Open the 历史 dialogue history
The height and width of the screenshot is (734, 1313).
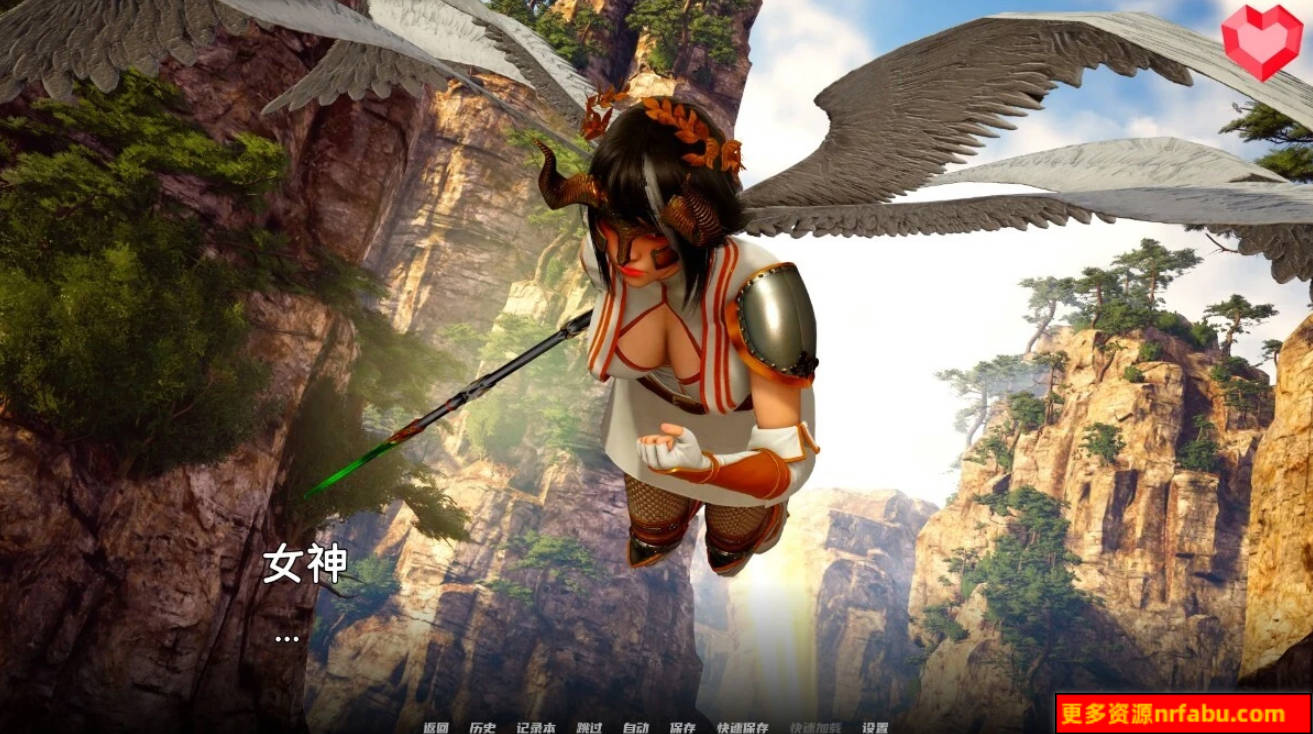(482, 727)
